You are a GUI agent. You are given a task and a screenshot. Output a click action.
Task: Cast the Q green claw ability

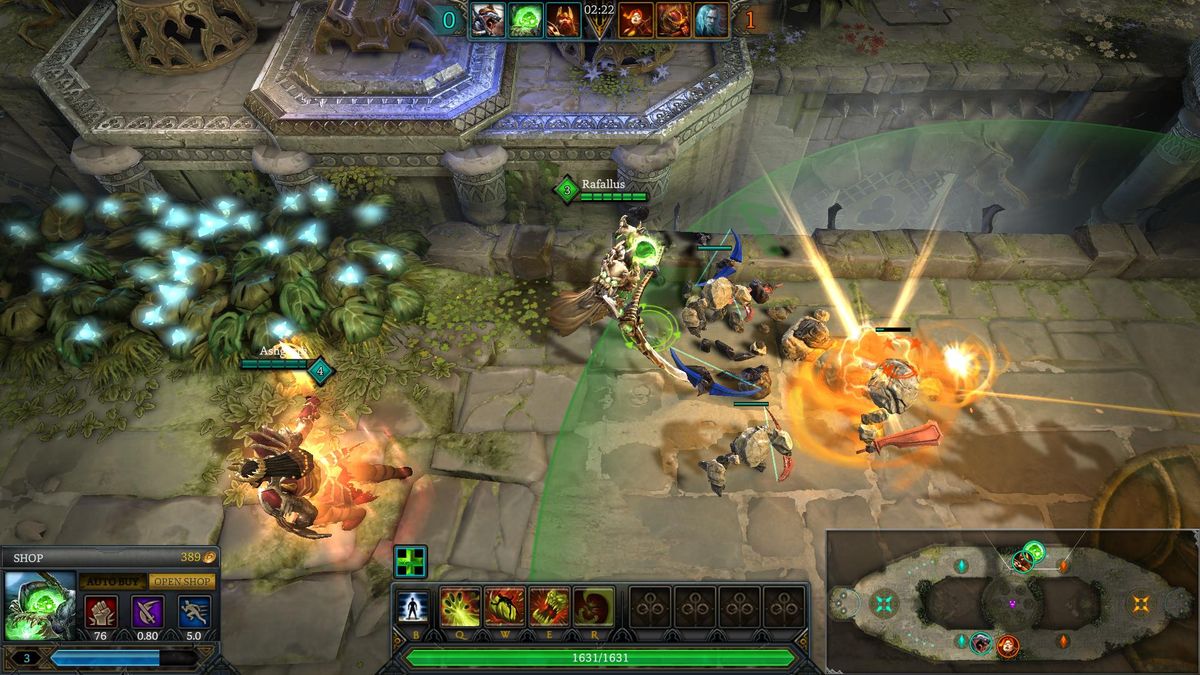tap(459, 607)
